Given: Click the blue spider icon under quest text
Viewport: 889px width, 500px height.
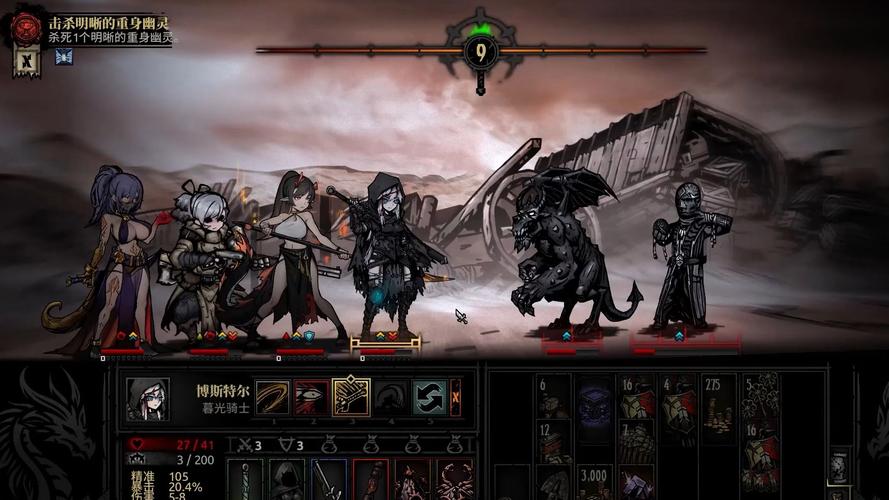Looking at the screenshot, I should click(x=64, y=56).
